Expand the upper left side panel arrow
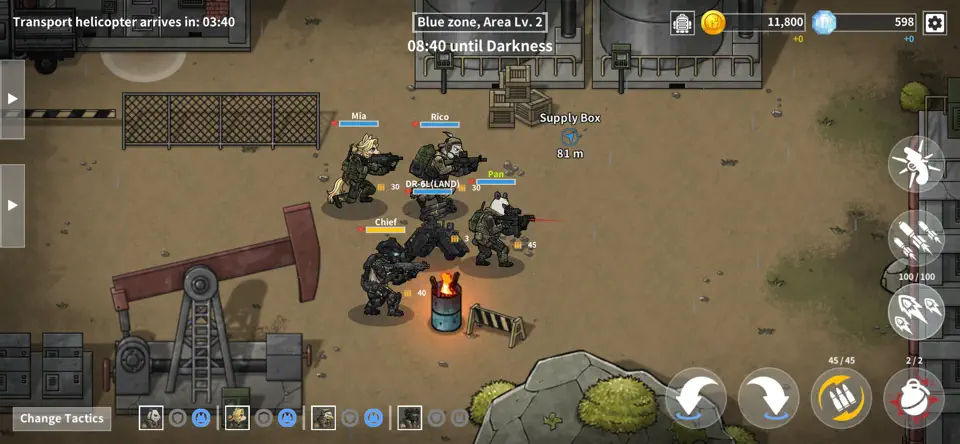The width and height of the screenshot is (960, 444). point(12,99)
